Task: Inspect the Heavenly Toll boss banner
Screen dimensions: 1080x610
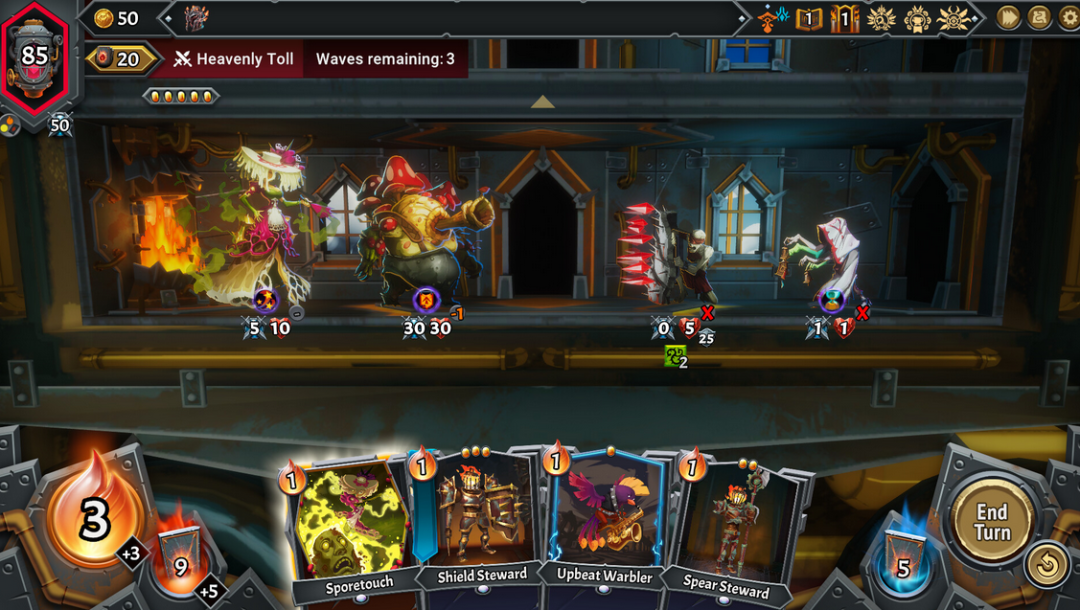Action: [235, 59]
